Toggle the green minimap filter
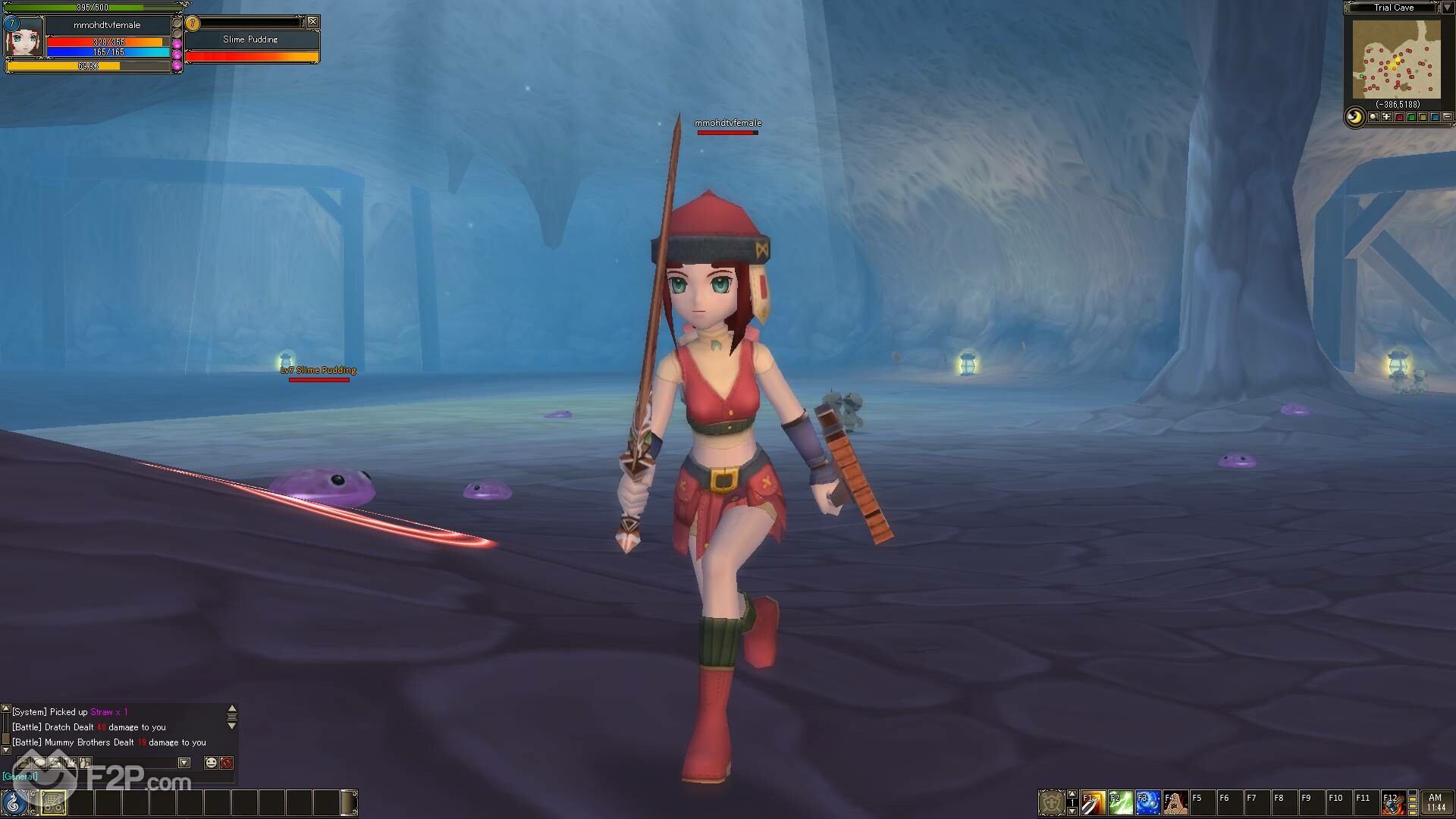 (x=1411, y=118)
